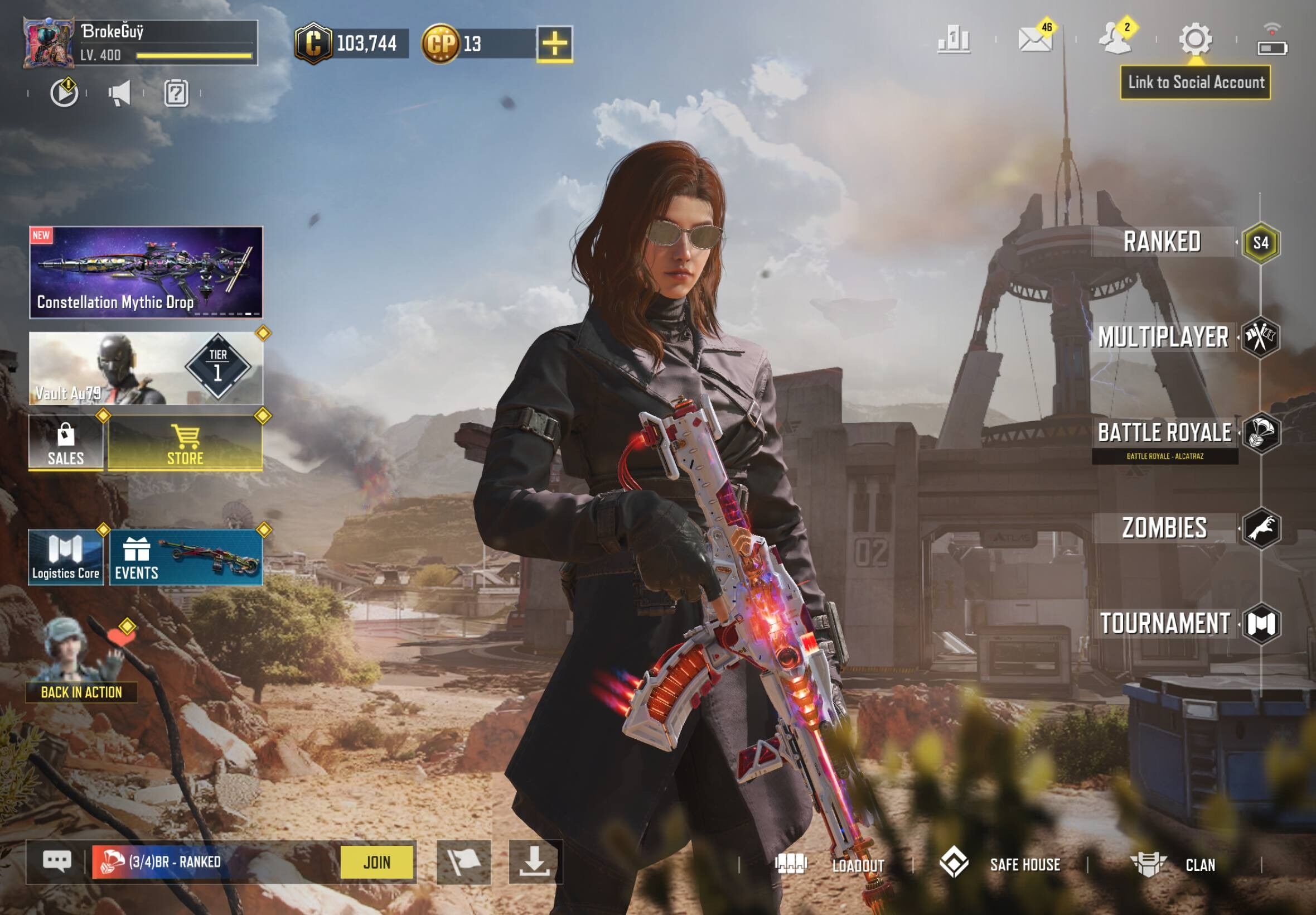This screenshot has height=915, width=1316.
Task: View the Constellation Mythic Drop banner
Action: pyautogui.click(x=146, y=272)
